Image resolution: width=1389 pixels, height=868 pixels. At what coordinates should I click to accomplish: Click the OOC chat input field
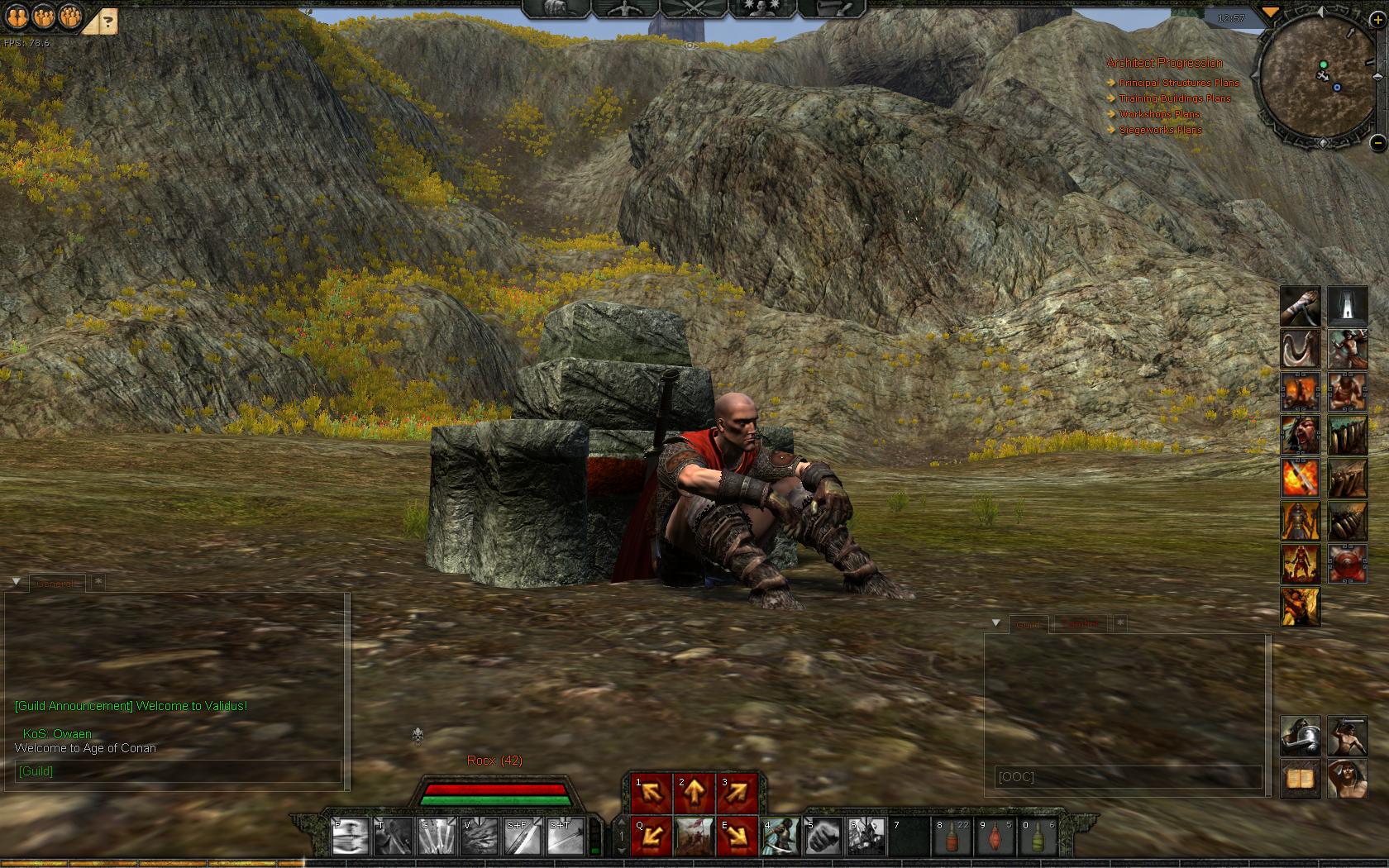coord(1128,777)
